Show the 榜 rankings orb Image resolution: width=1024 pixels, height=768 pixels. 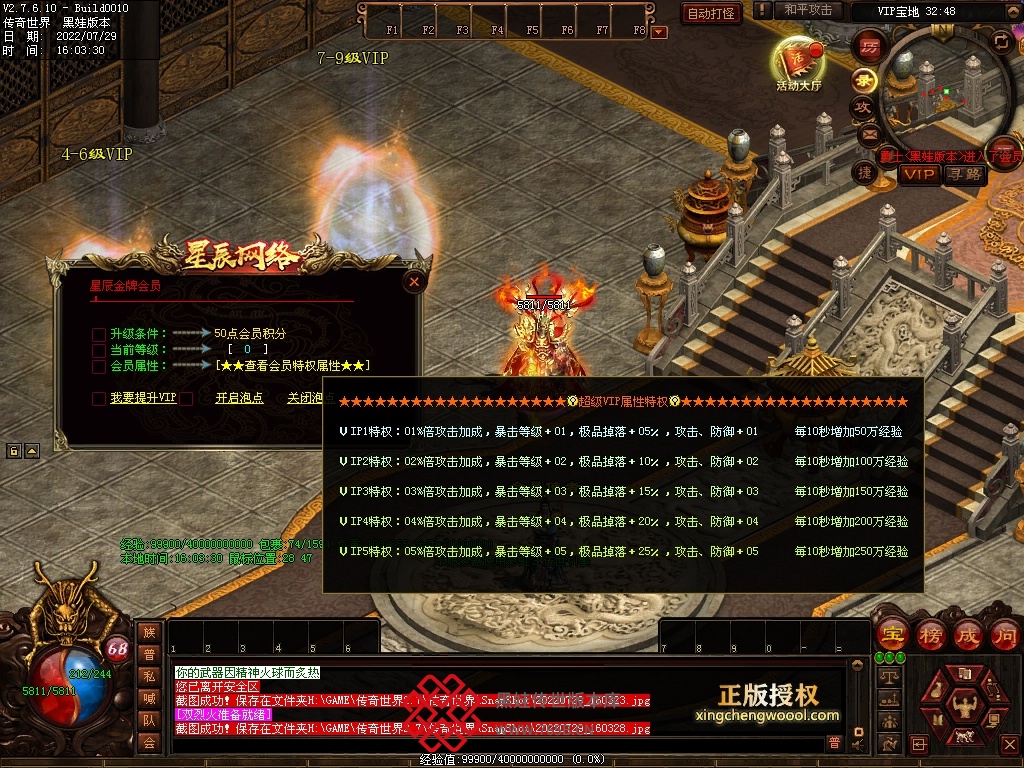930,634
